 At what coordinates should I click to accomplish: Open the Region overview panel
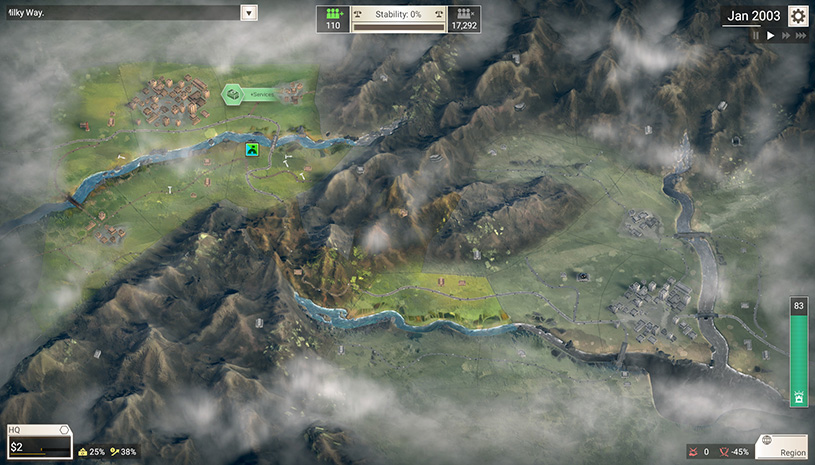(x=782, y=445)
